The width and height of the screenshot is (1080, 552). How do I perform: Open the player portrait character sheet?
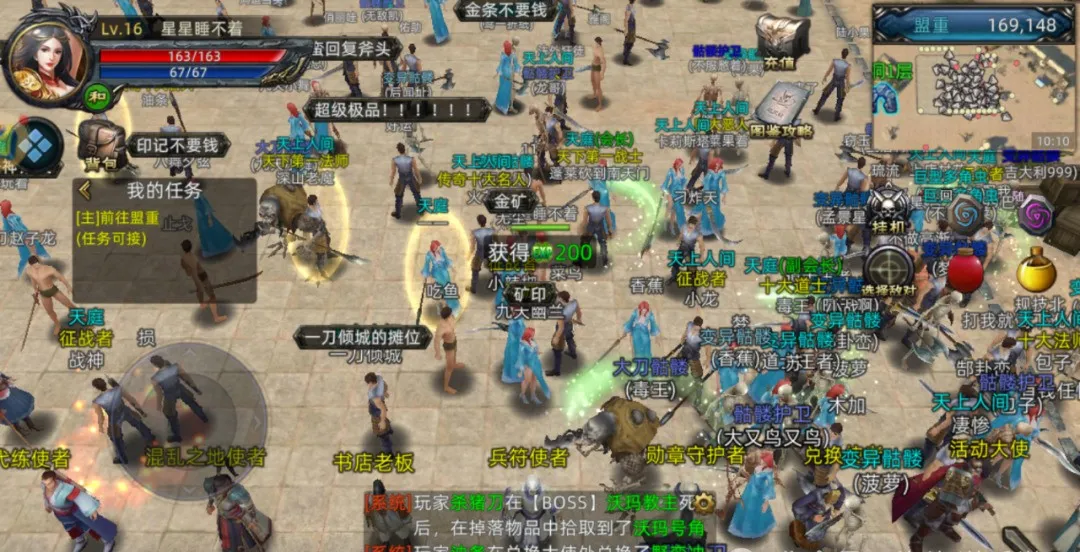(x=44, y=59)
